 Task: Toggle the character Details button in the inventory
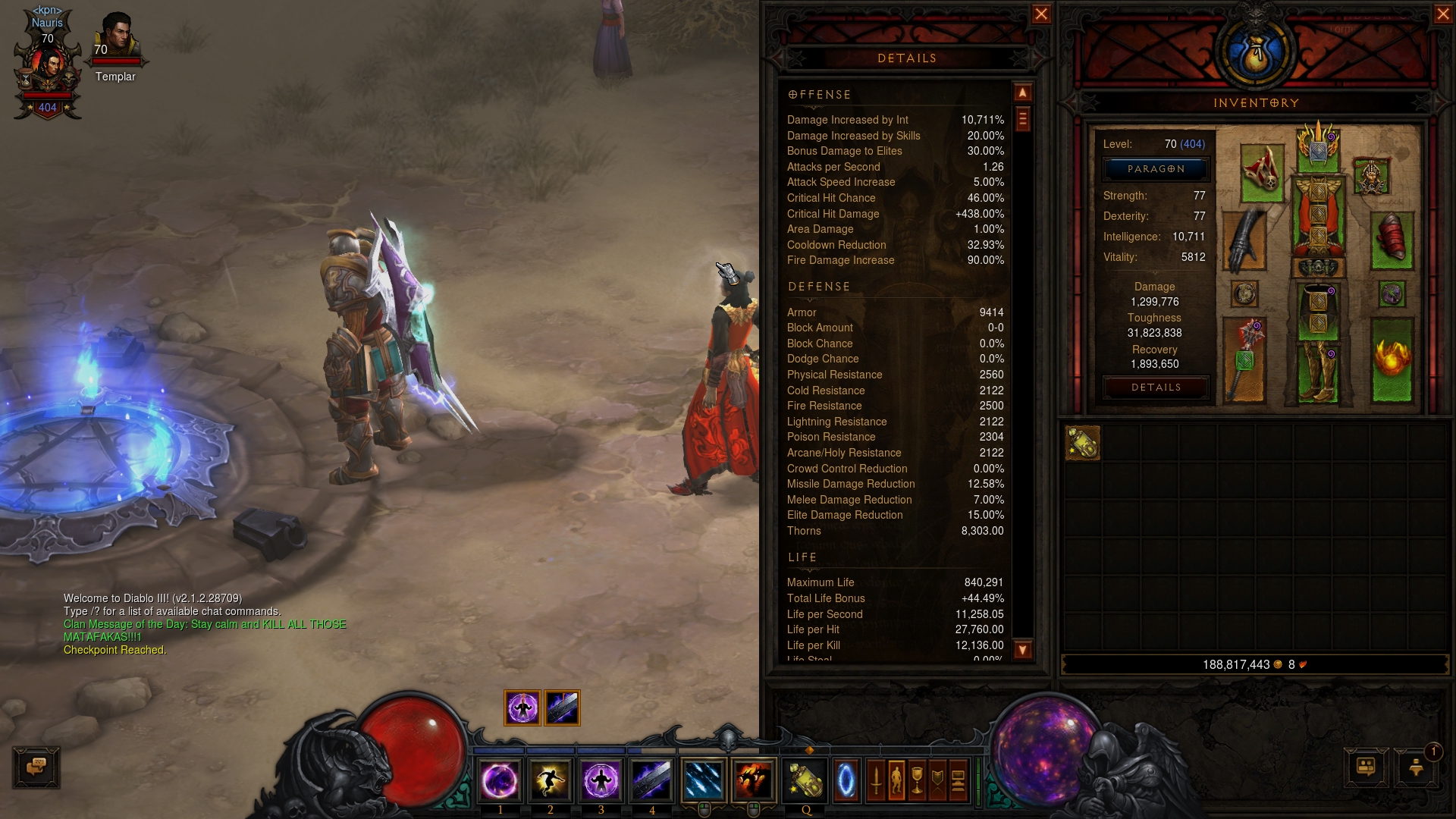coord(1156,388)
